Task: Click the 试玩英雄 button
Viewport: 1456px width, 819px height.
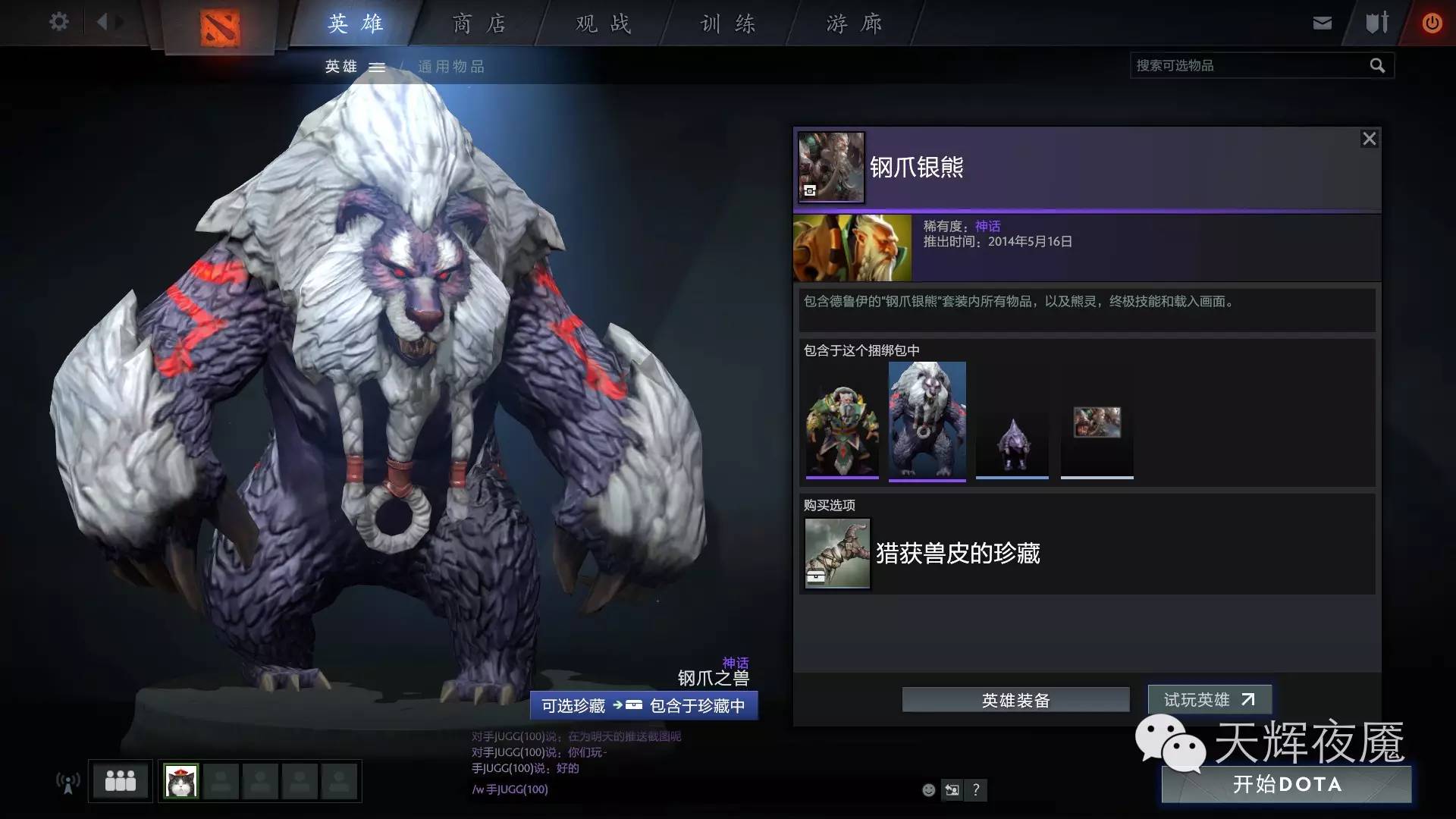Action: pyautogui.click(x=1210, y=700)
